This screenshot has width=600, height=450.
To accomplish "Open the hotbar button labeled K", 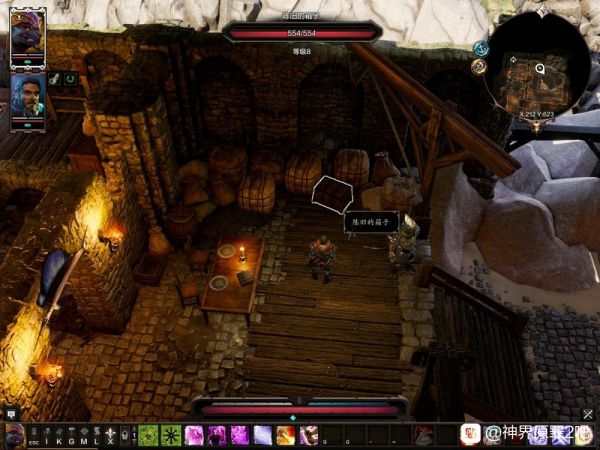I will pos(58,436).
